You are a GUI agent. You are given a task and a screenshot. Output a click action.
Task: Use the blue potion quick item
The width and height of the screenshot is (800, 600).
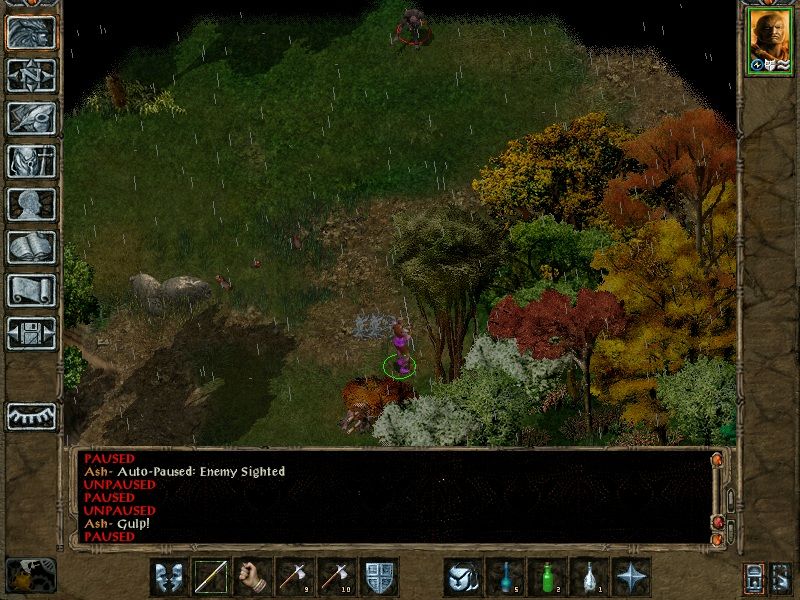click(505, 577)
